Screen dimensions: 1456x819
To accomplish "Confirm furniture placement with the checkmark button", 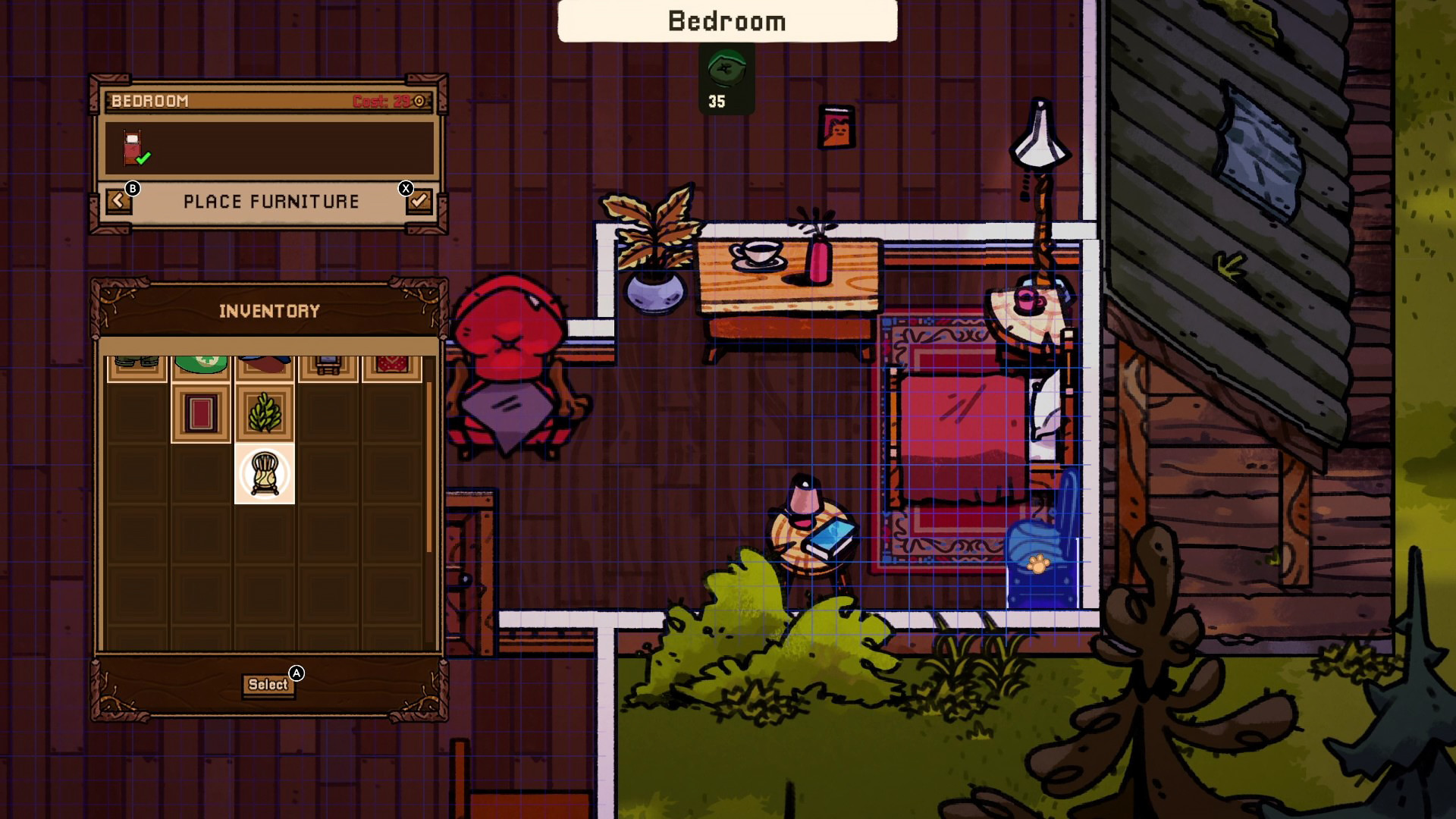I will coord(418,202).
